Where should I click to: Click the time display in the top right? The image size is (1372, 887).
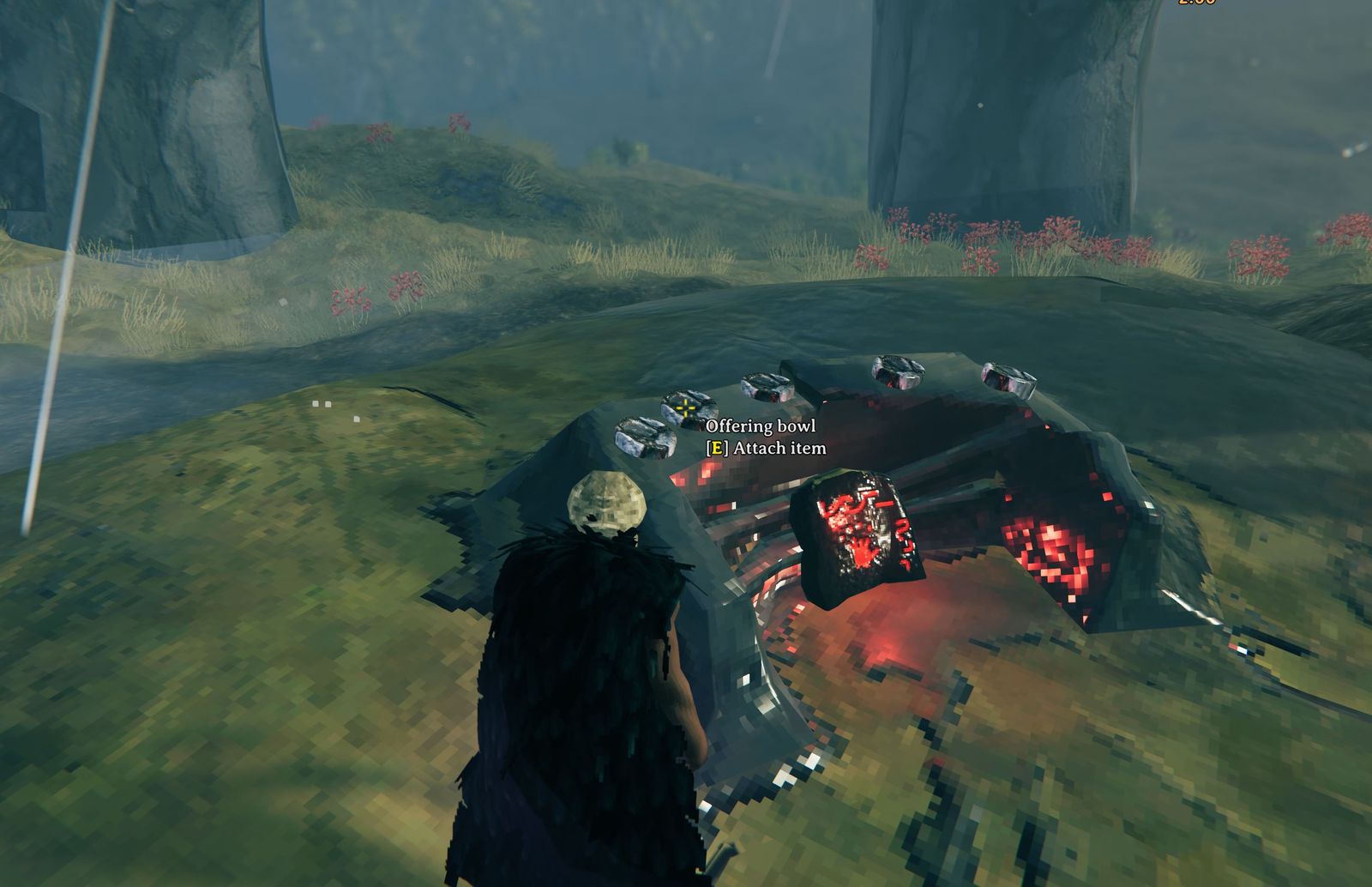pyautogui.click(x=1197, y=6)
